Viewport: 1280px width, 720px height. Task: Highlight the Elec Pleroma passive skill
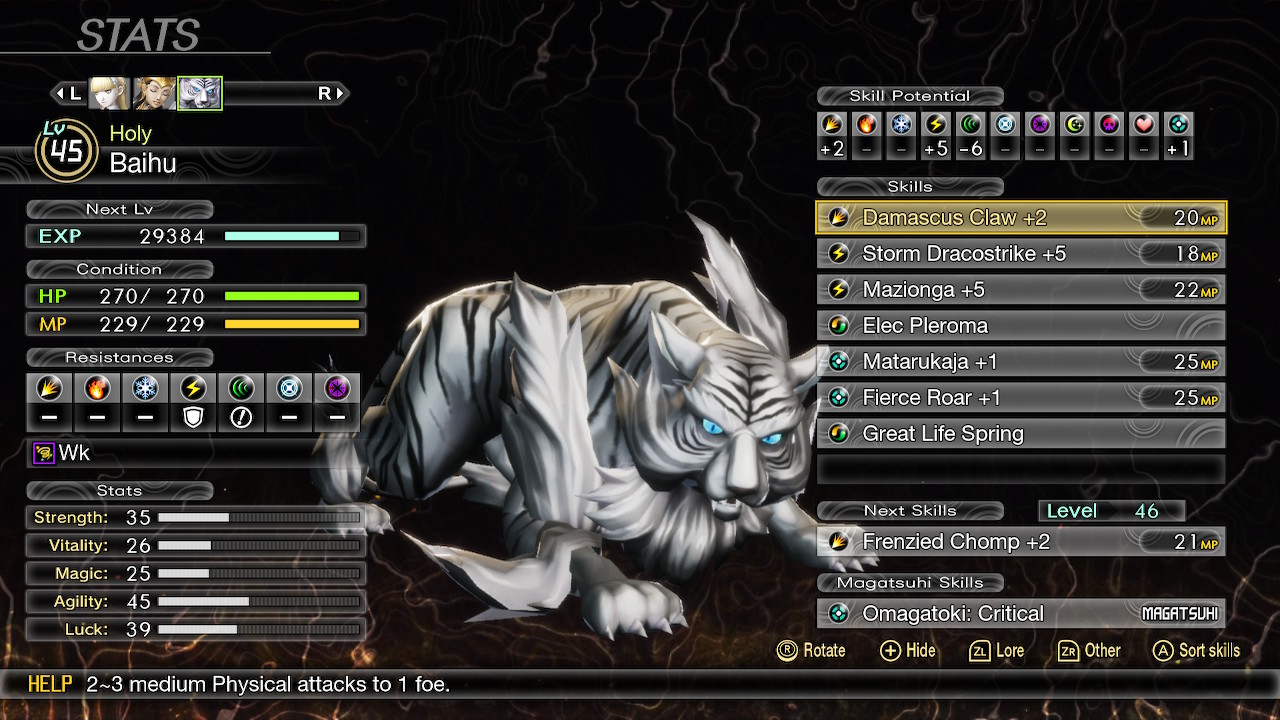point(1021,326)
